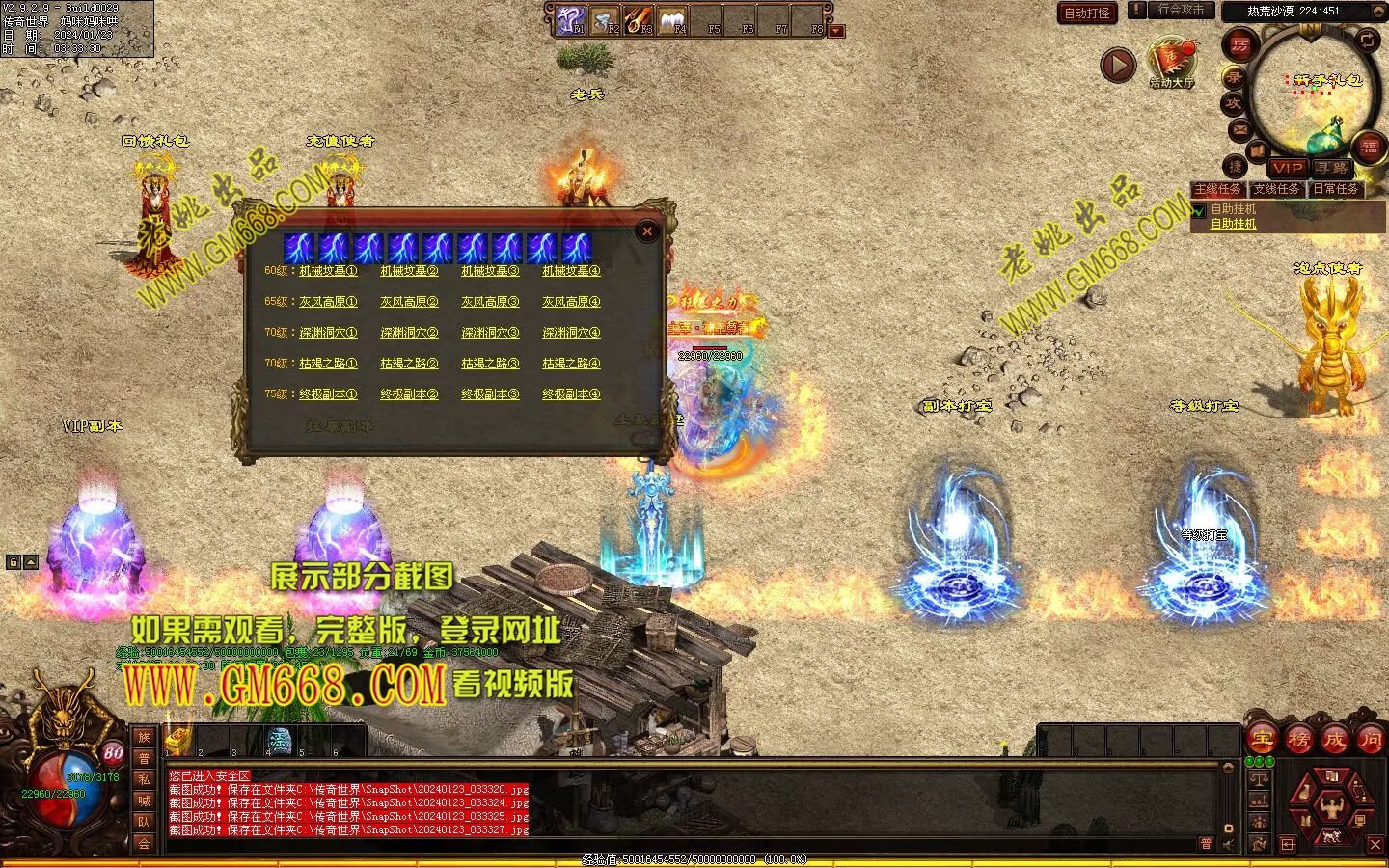Close the dungeon teleport panel

(647, 231)
